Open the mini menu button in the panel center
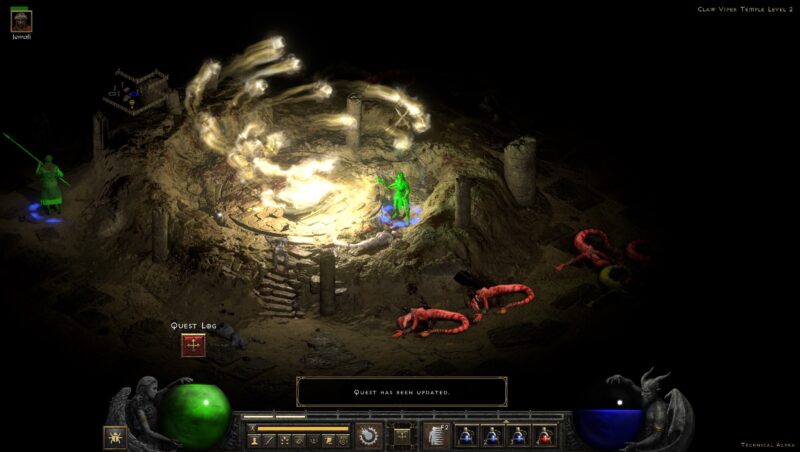 (402, 436)
